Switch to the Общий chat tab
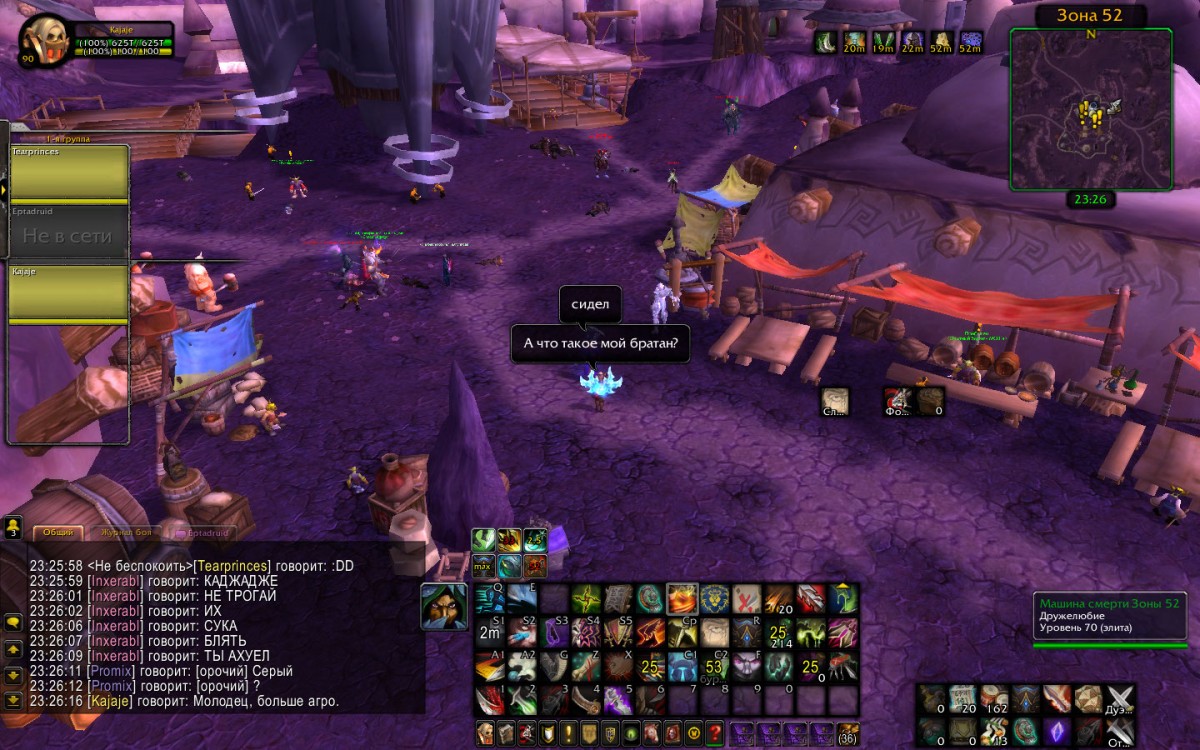Screen dimensions: 1200x750 click(58, 532)
